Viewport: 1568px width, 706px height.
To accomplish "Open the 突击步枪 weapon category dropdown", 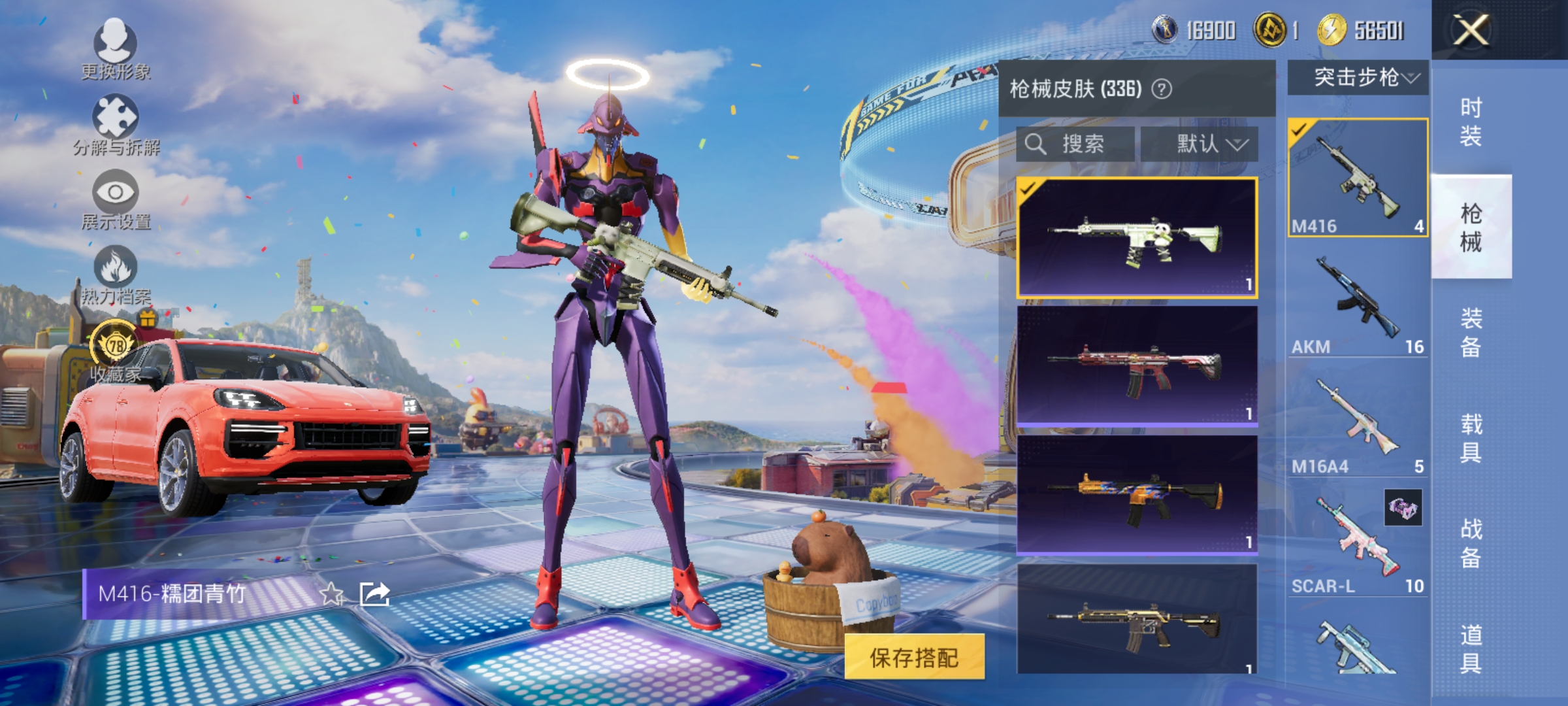I will pos(1356,76).
